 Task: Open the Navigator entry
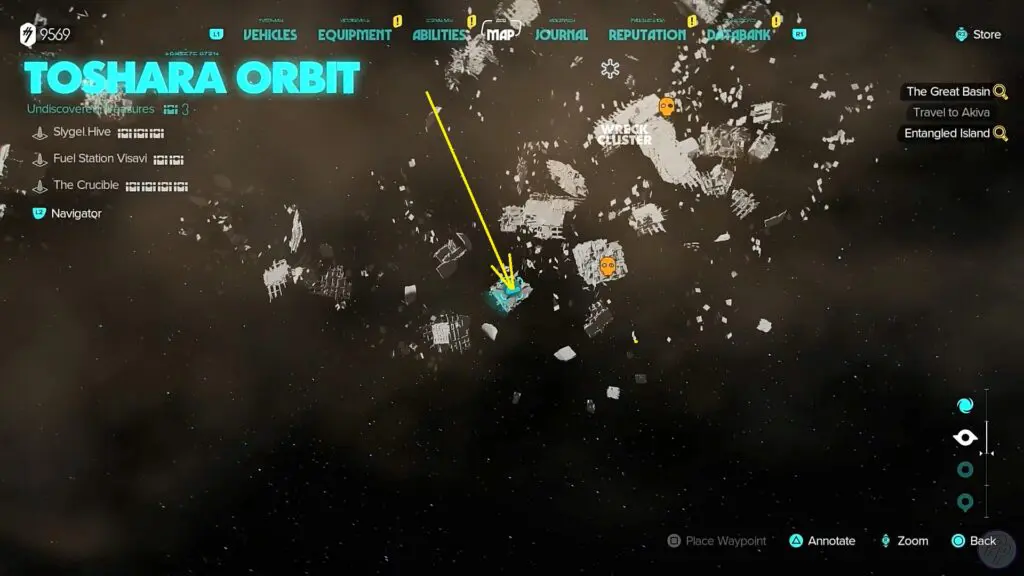(x=76, y=213)
